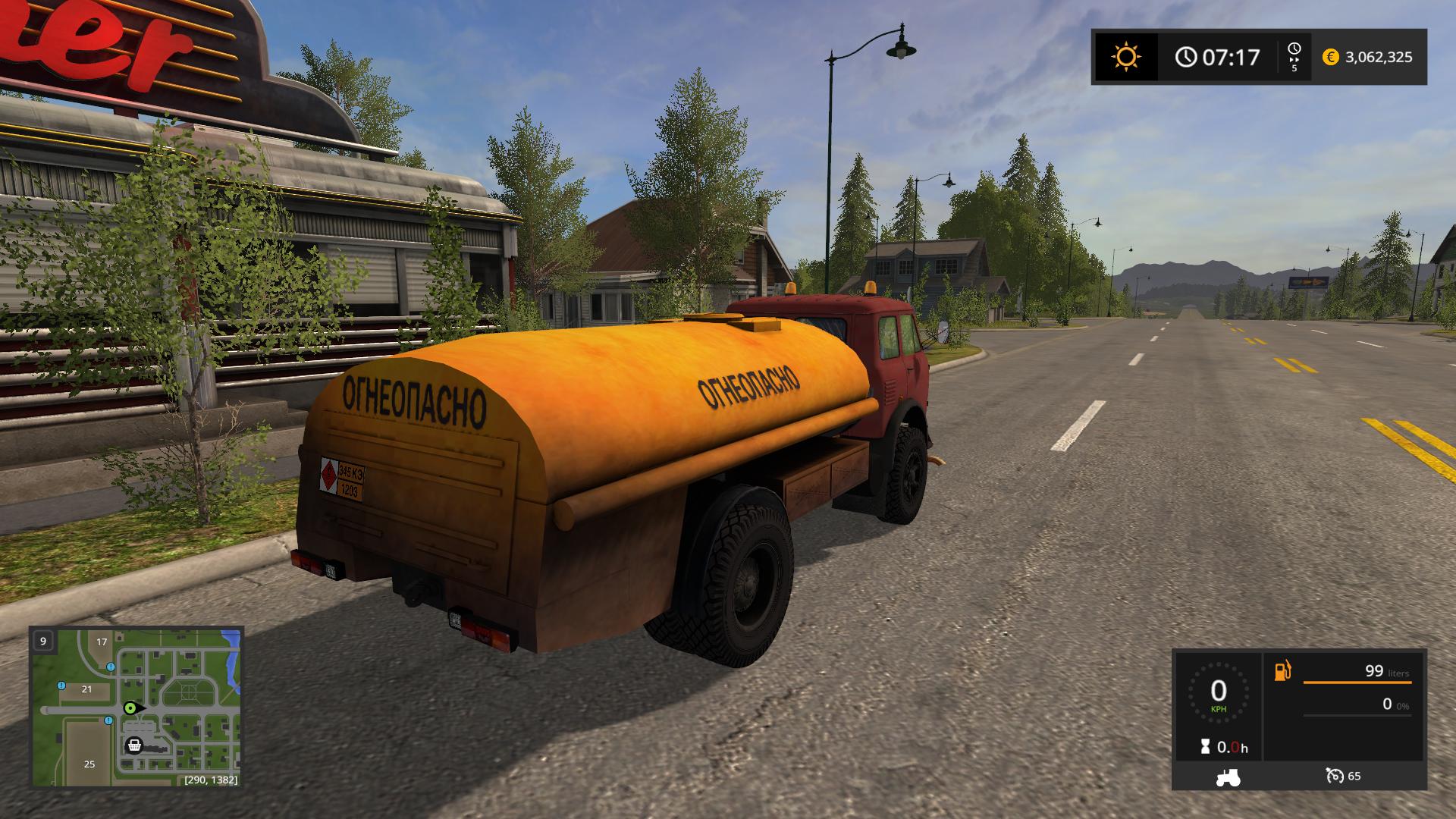The height and width of the screenshot is (819, 1456).
Task: Select field 25 on the minimap
Action: point(89,764)
